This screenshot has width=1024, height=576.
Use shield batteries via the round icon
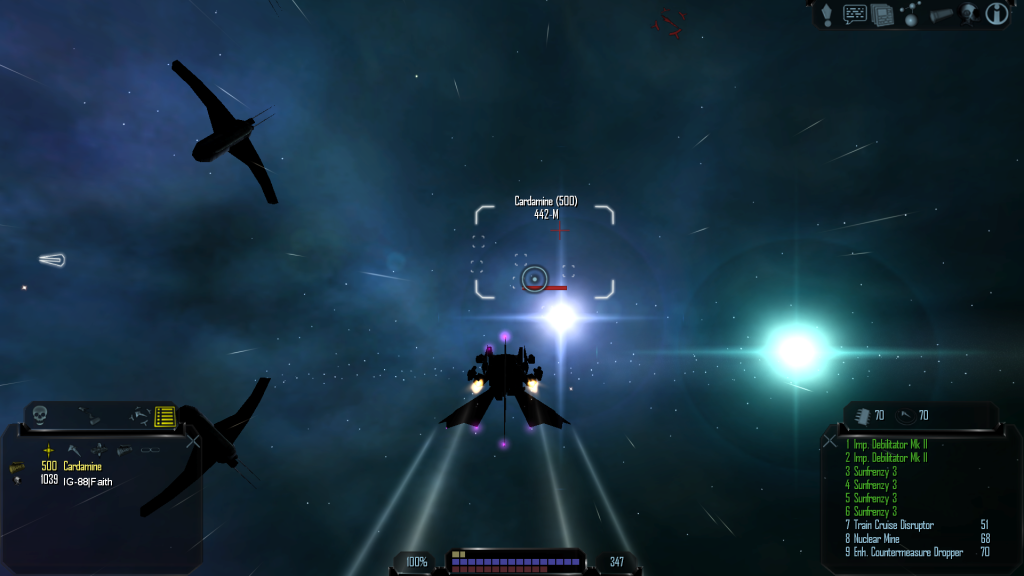pyautogui.click(x=906, y=416)
